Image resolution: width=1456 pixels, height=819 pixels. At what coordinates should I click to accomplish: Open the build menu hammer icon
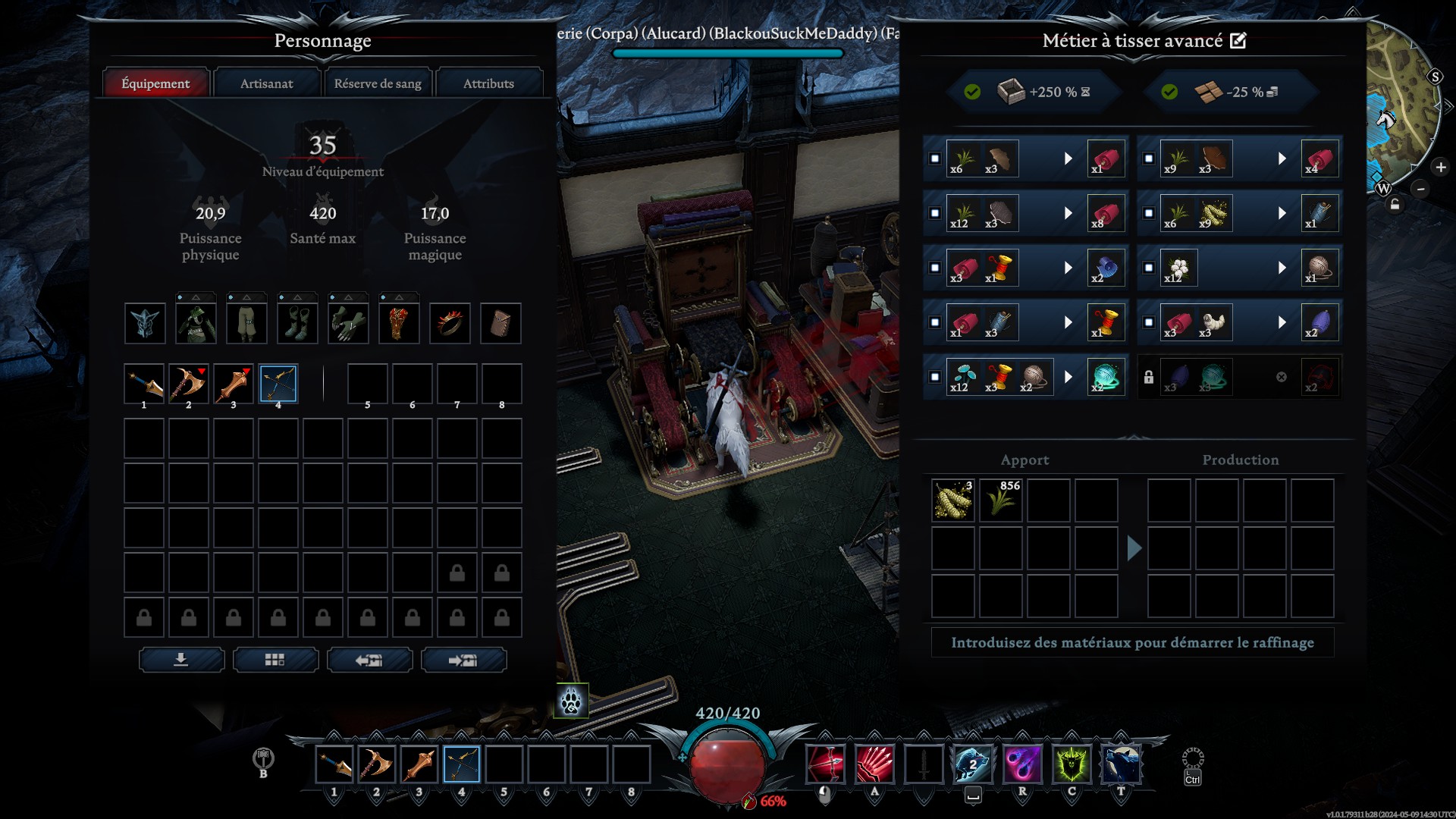(x=263, y=758)
